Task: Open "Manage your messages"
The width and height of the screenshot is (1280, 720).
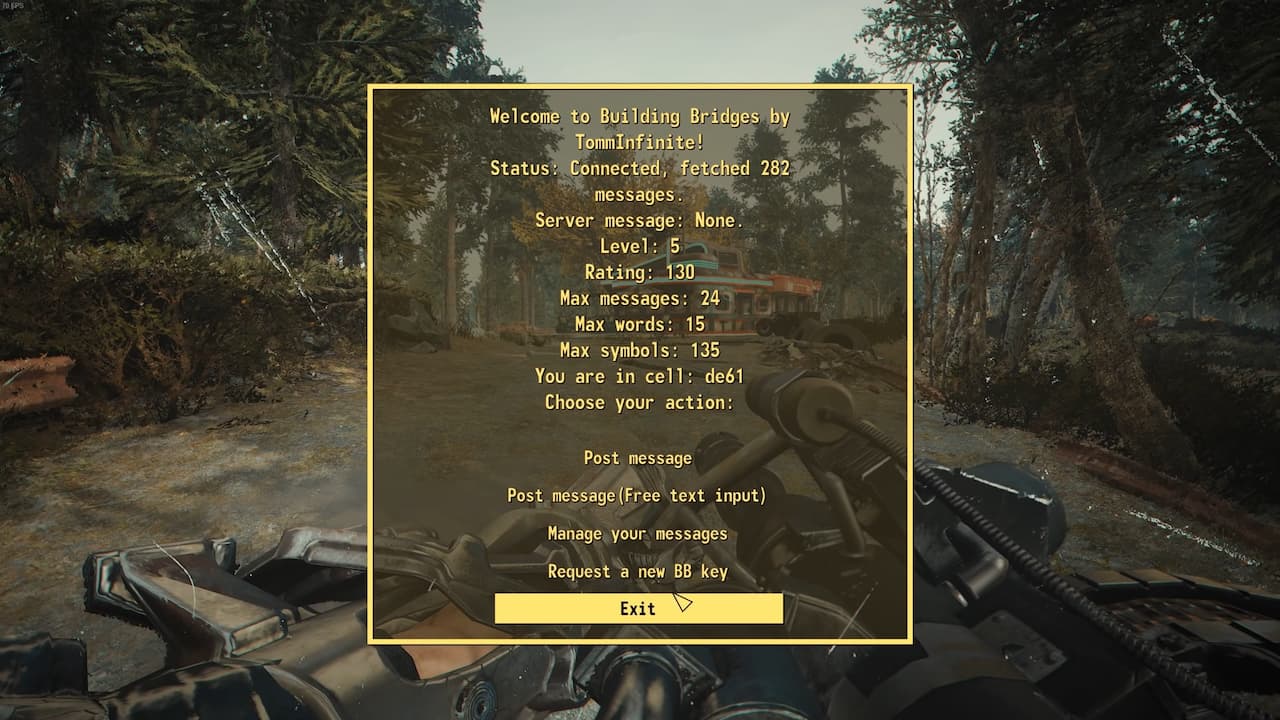Action: [638, 533]
